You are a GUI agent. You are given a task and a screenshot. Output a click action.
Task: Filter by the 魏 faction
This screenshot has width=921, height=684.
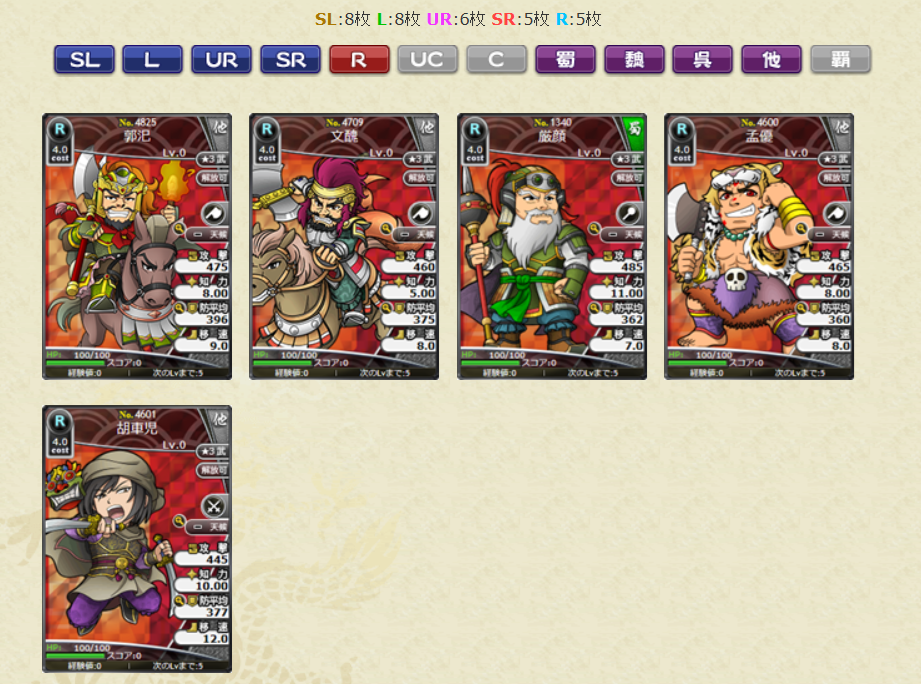pos(634,60)
